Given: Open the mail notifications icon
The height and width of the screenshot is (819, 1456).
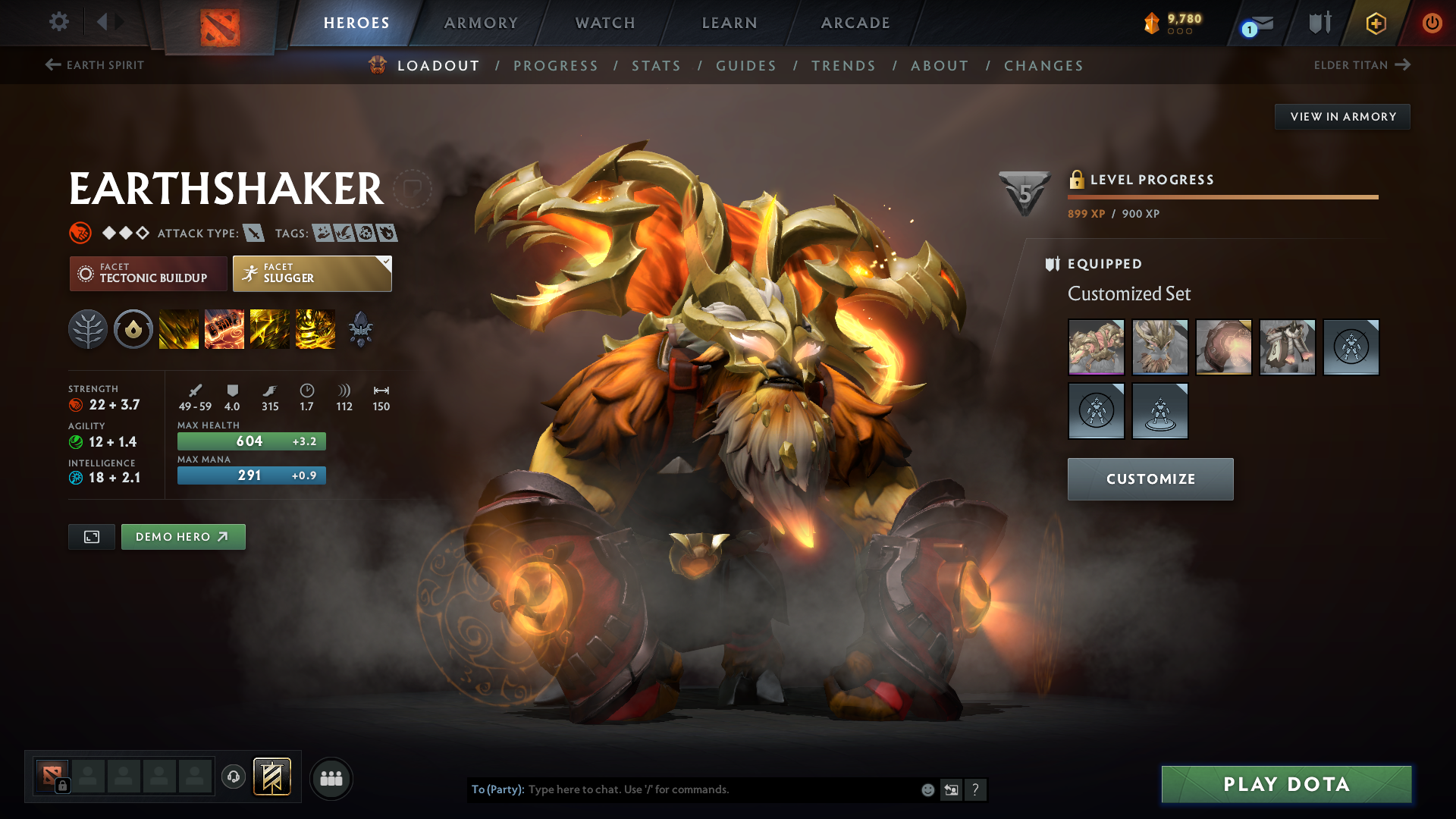Looking at the screenshot, I should (1259, 24).
